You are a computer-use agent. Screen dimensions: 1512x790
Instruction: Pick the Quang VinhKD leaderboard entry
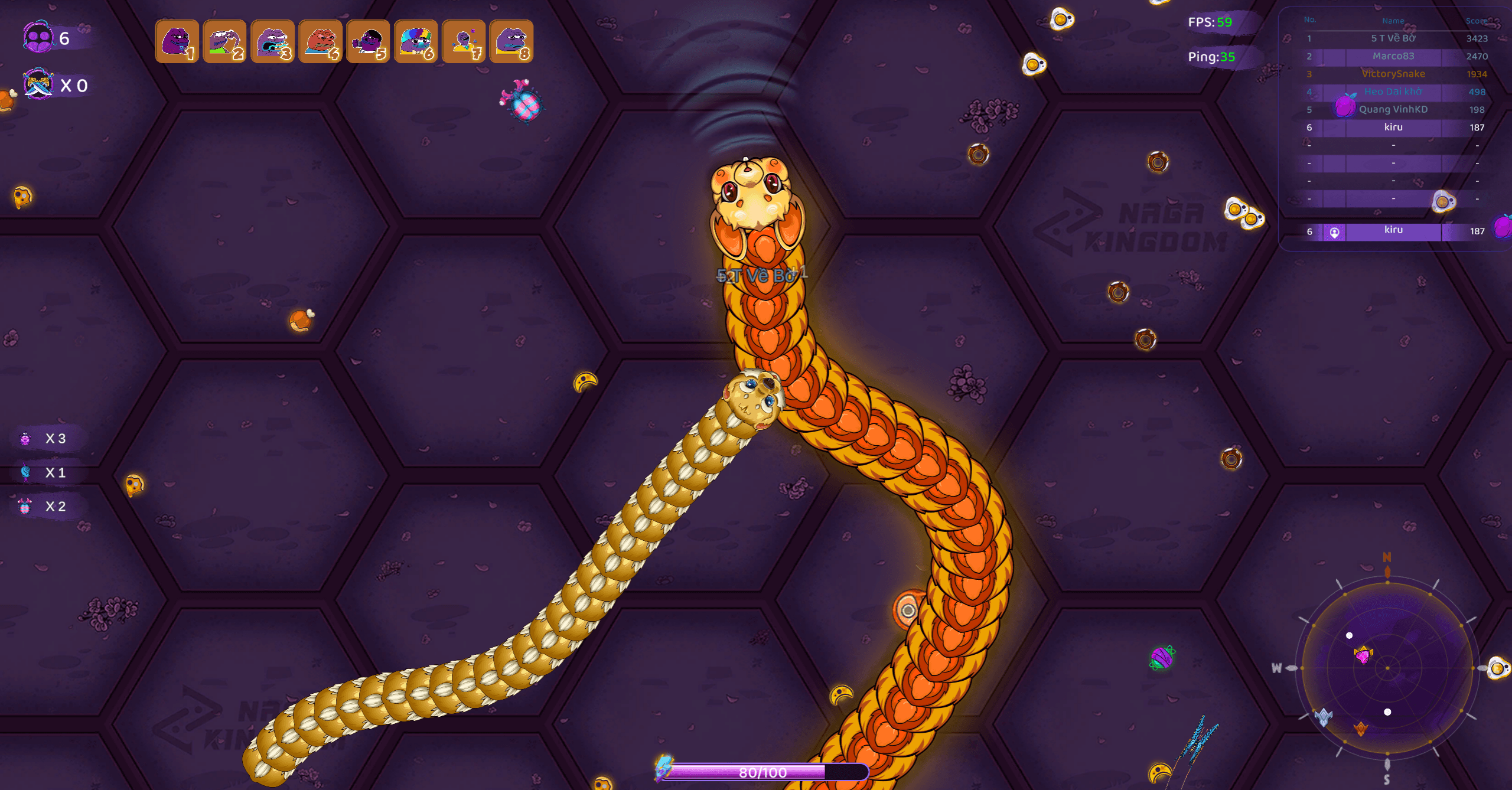tap(1393, 109)
